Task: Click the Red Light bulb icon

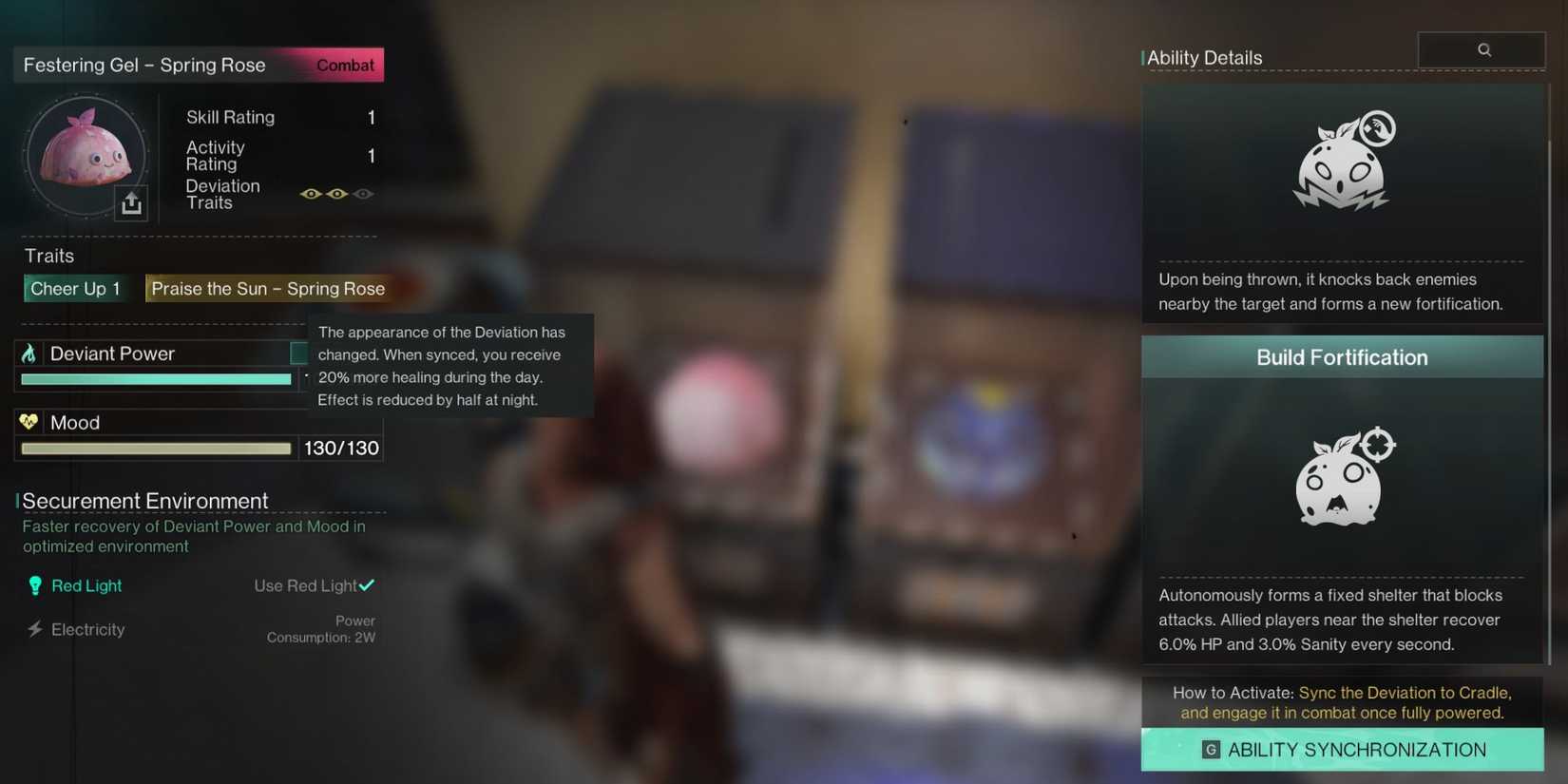Action: click(x=36, y=585)
